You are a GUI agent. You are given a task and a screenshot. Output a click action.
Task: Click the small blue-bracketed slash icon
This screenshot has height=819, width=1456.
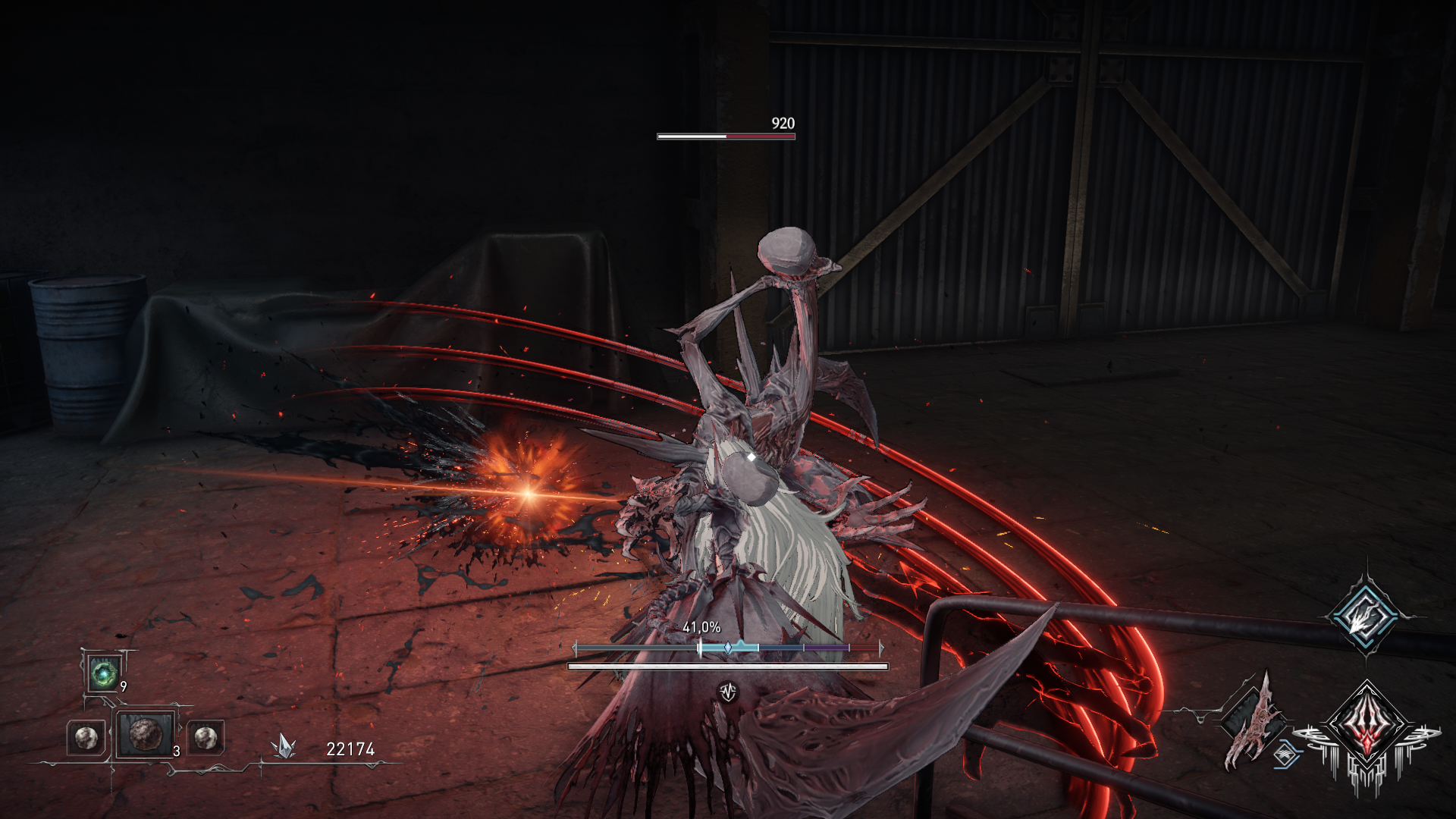[x=1285, y=755]
